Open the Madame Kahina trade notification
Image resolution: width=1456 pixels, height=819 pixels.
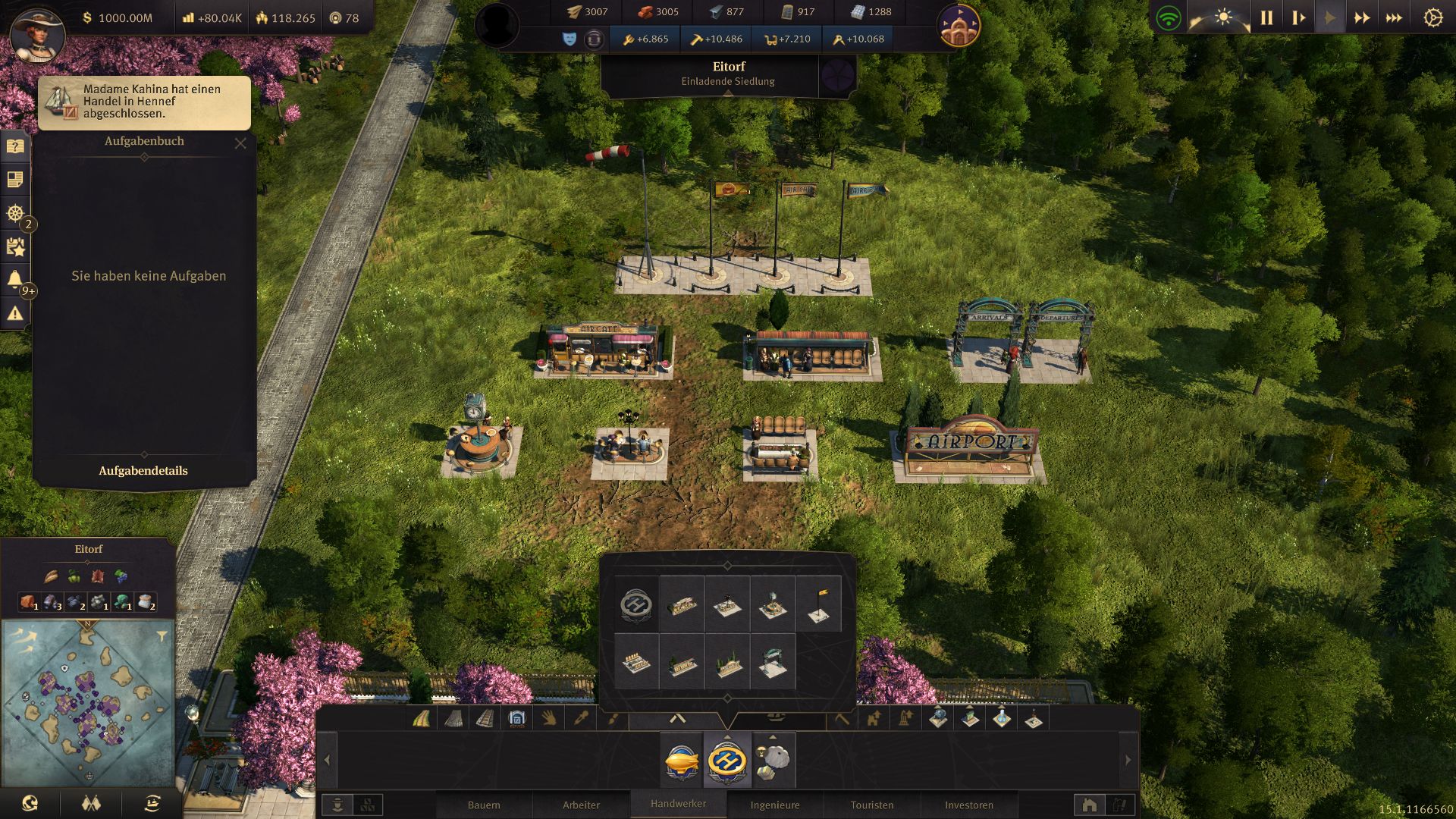pyautogui.click(x=144, y=102)
